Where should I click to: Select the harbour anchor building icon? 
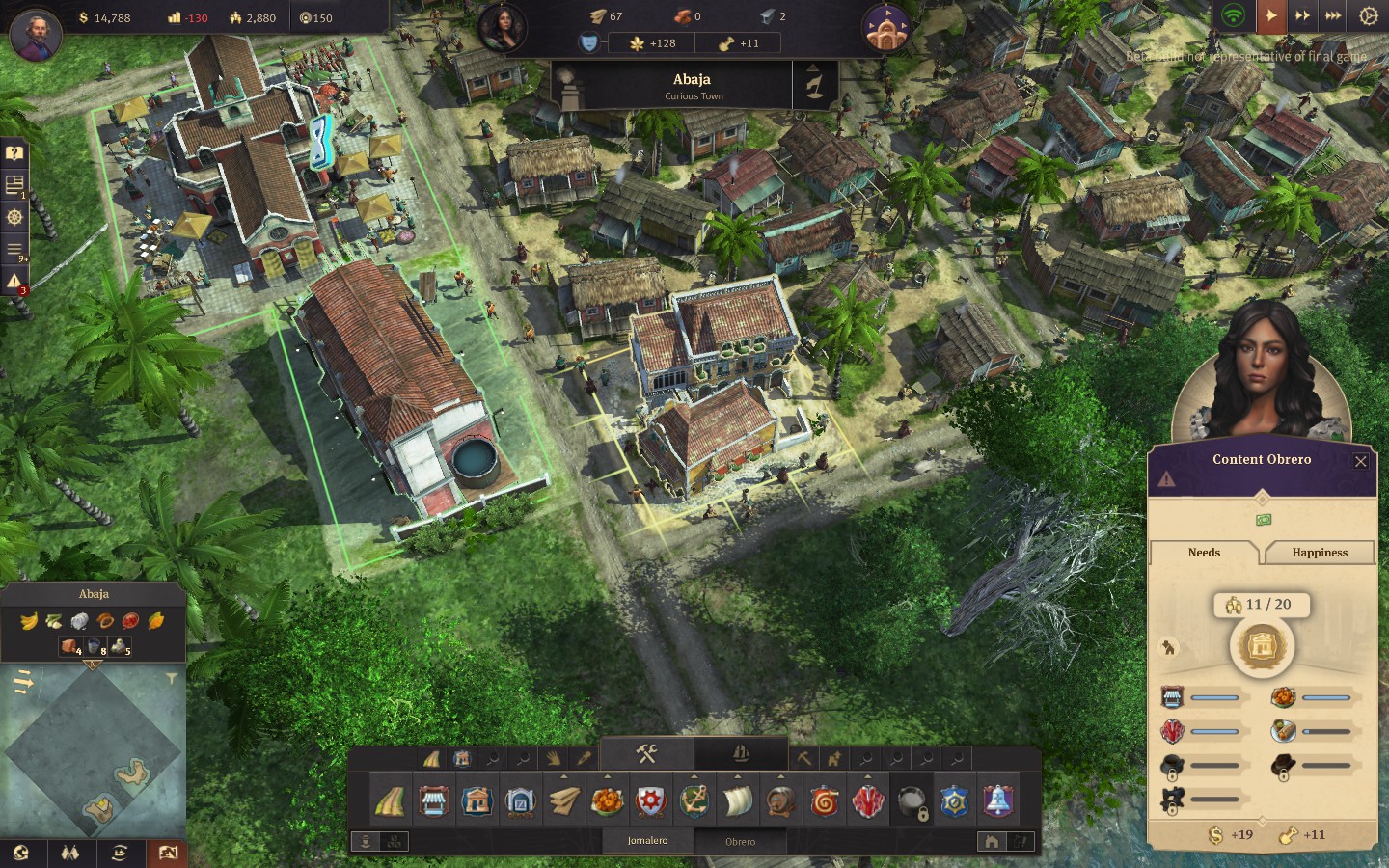(x=694, y=801)
